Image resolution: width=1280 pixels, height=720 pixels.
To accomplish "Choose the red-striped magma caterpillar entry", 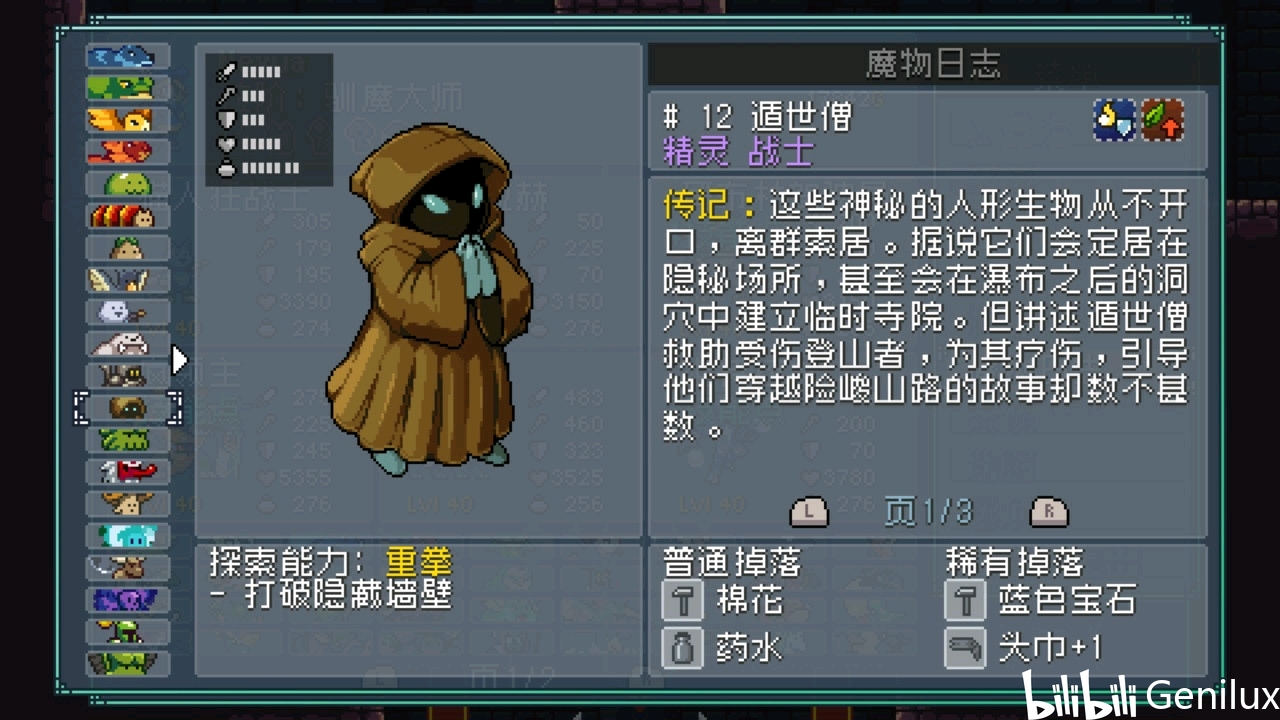I will point(127,216).
